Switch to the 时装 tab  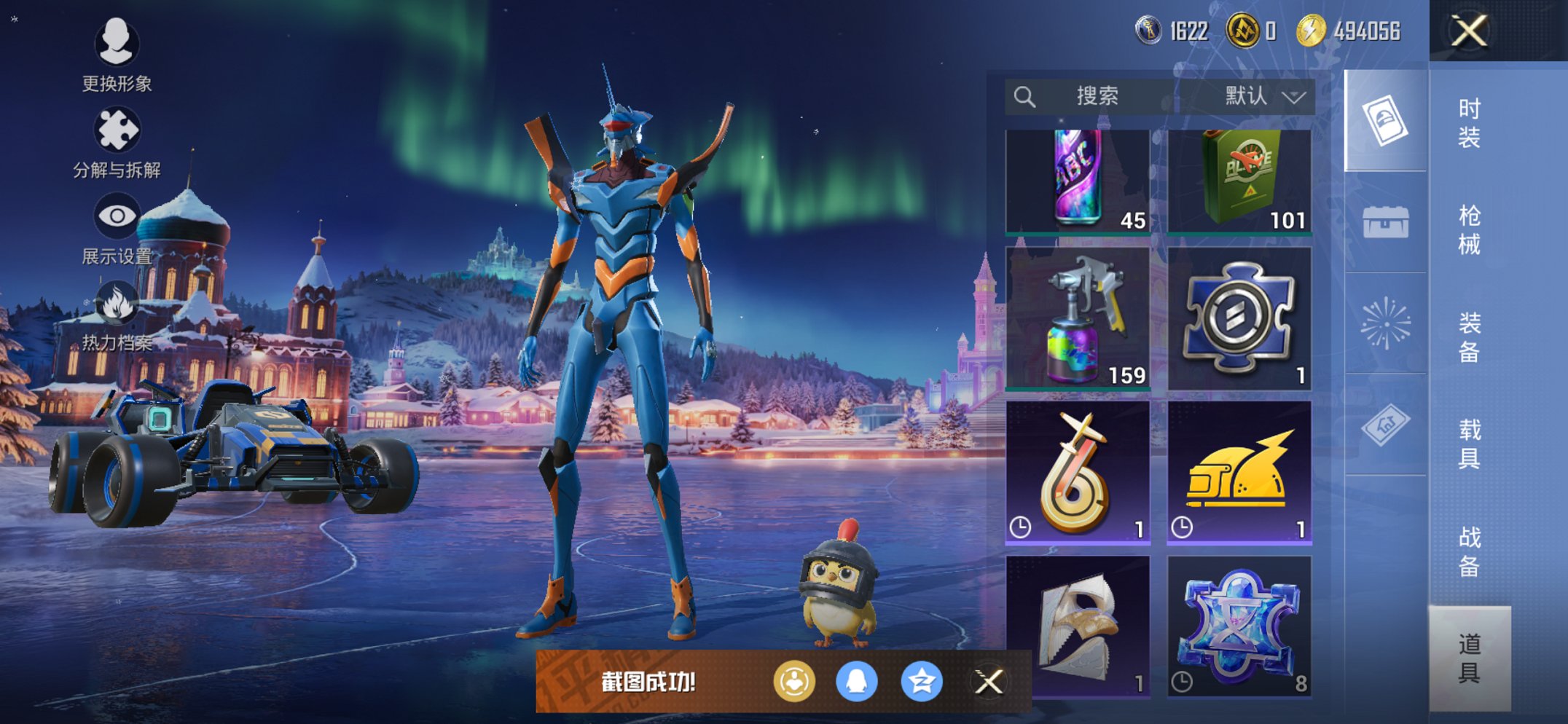[1469, 122]
